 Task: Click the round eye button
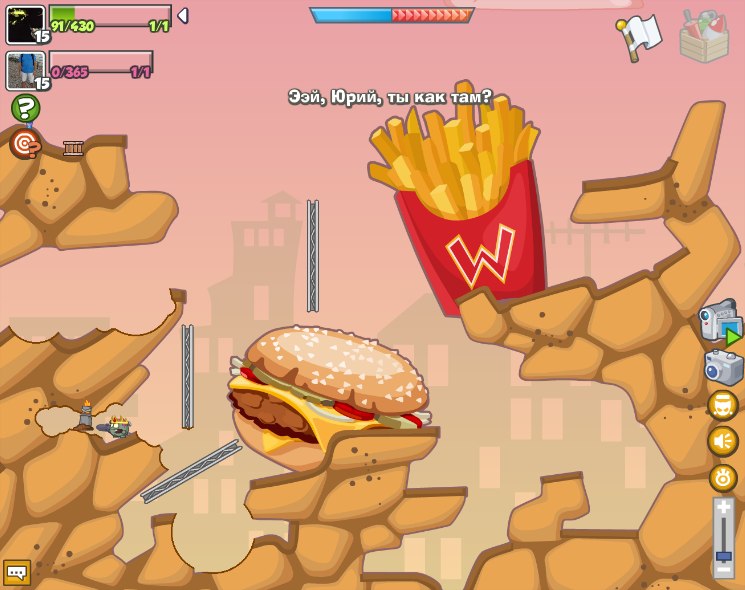(723, 477)
